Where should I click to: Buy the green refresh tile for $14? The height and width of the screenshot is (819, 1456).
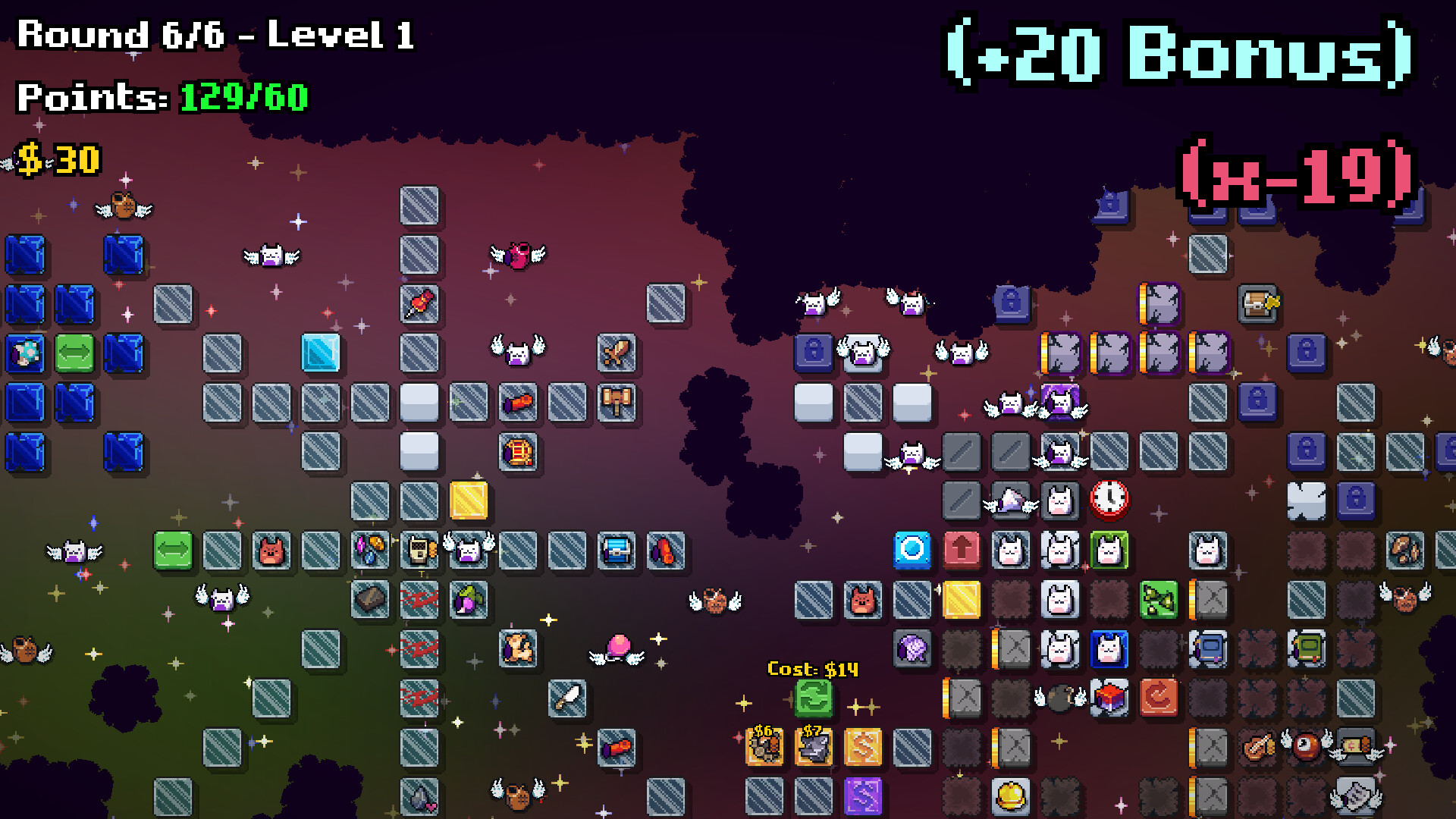814,699
